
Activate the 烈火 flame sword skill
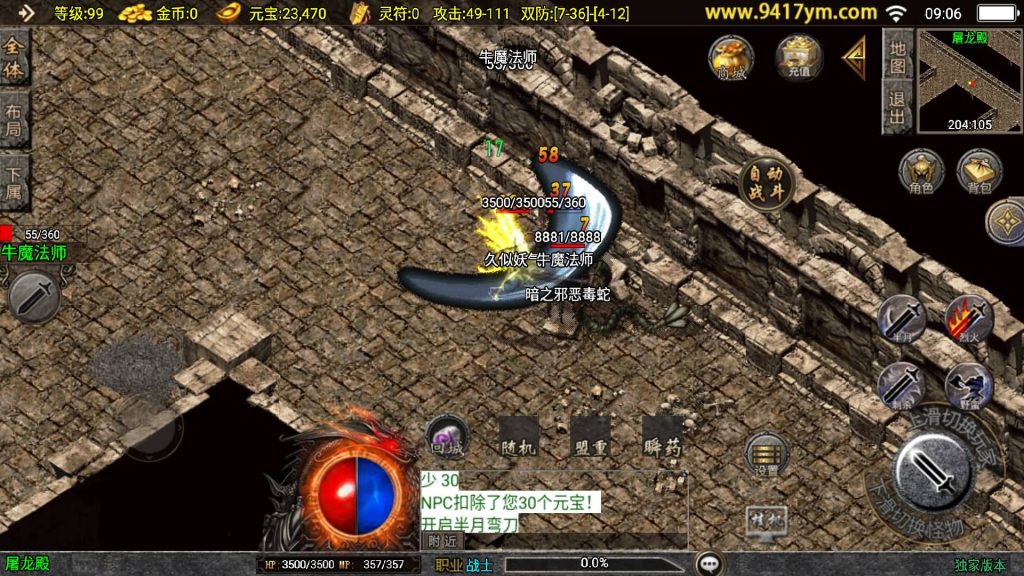[x=968, y=319]
